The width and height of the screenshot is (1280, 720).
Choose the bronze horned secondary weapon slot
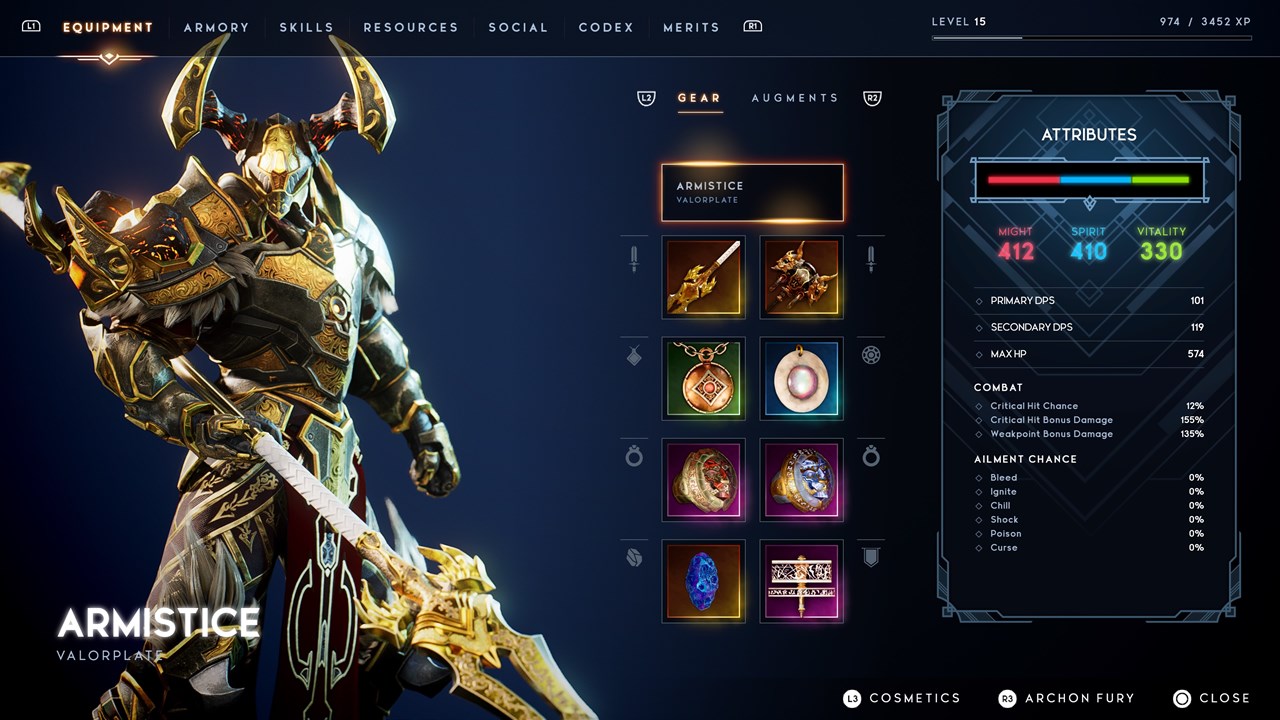801,277
